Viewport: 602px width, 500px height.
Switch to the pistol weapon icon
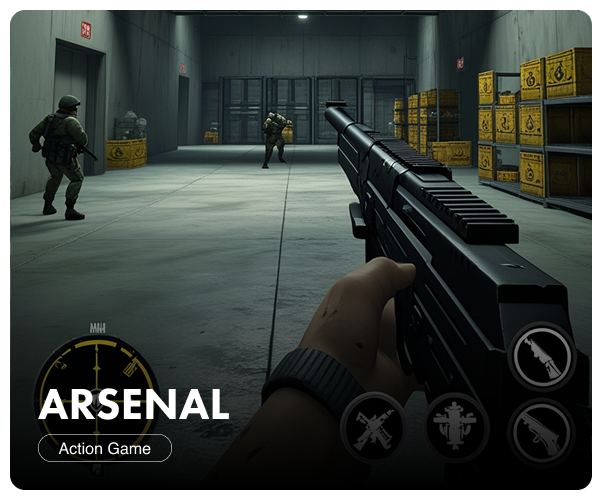(541, 431)
